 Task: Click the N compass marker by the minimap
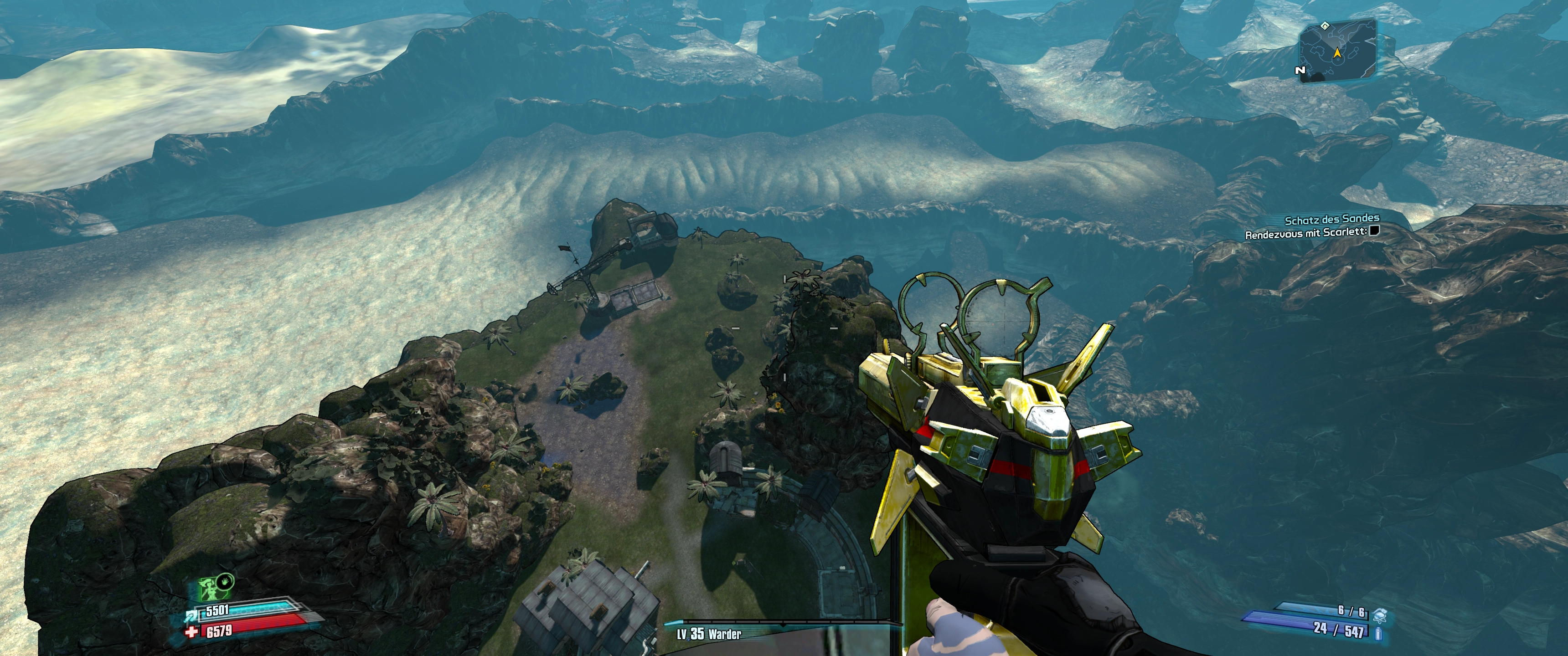[1301, 70]
